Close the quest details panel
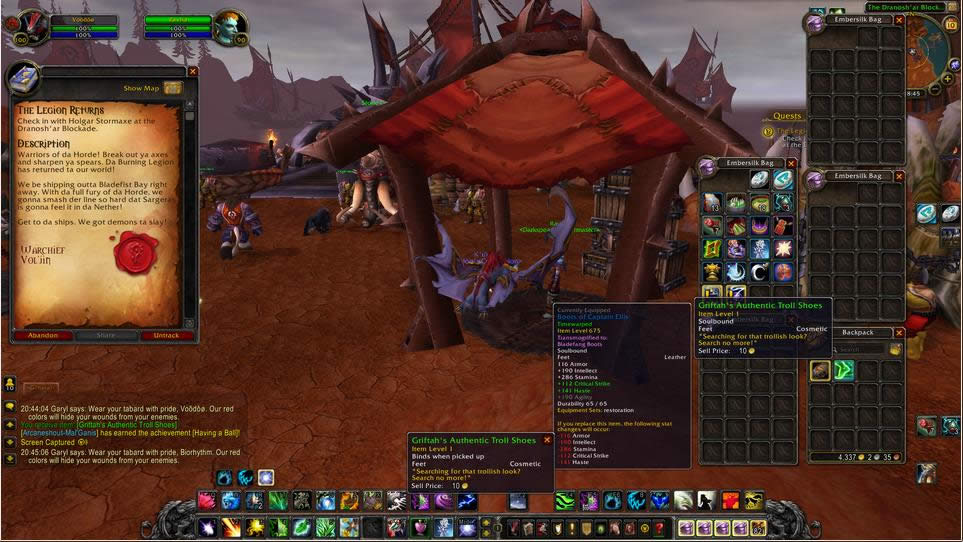Image resolution: width=963 pixels, height=542 pixels. click(x=193, y=71)
